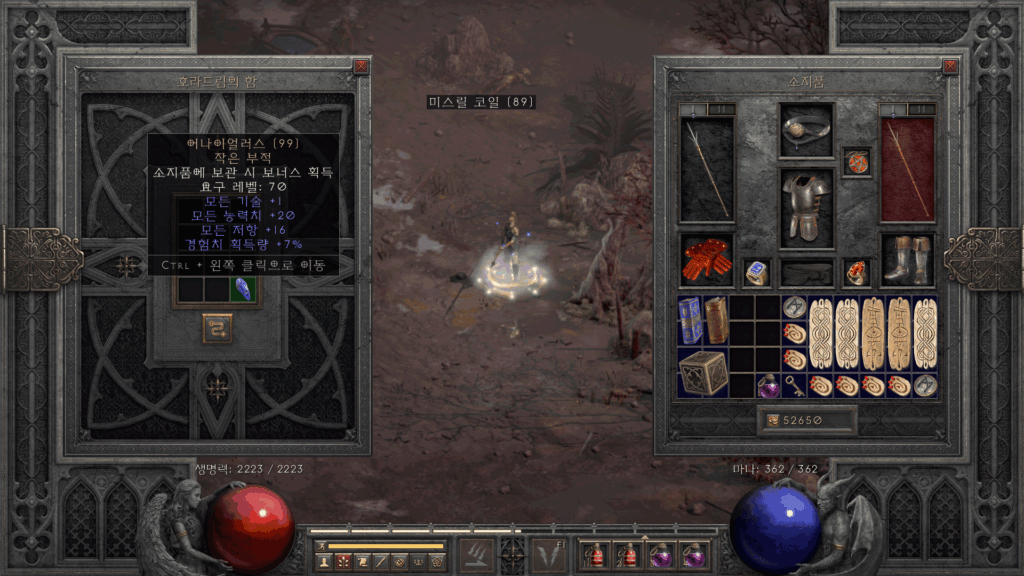Select the red-gem ring
This screenshot has width=1024, height=576.
(857, 273)
